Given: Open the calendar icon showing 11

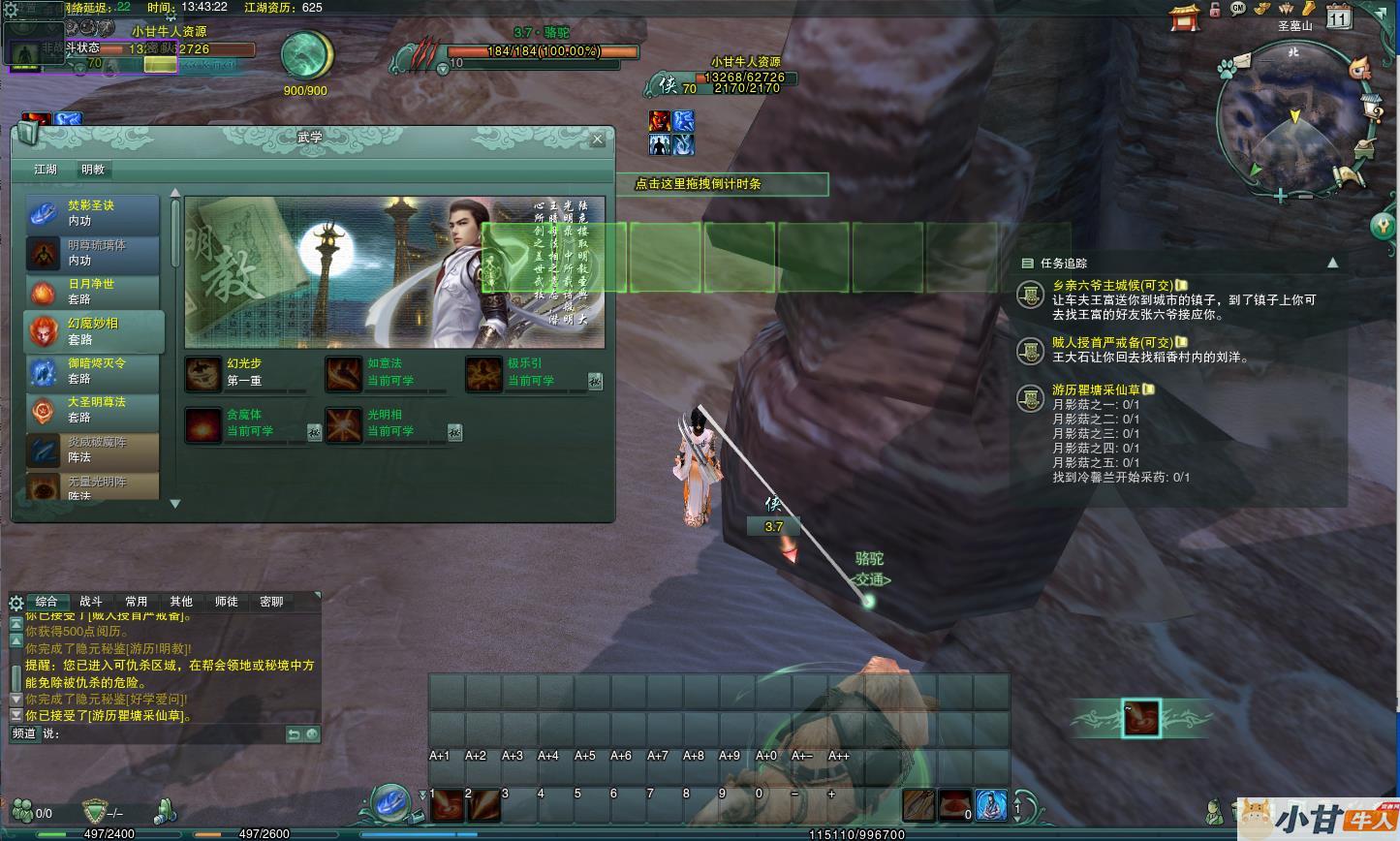Looking at the screenshot, I should [1338, 16].
